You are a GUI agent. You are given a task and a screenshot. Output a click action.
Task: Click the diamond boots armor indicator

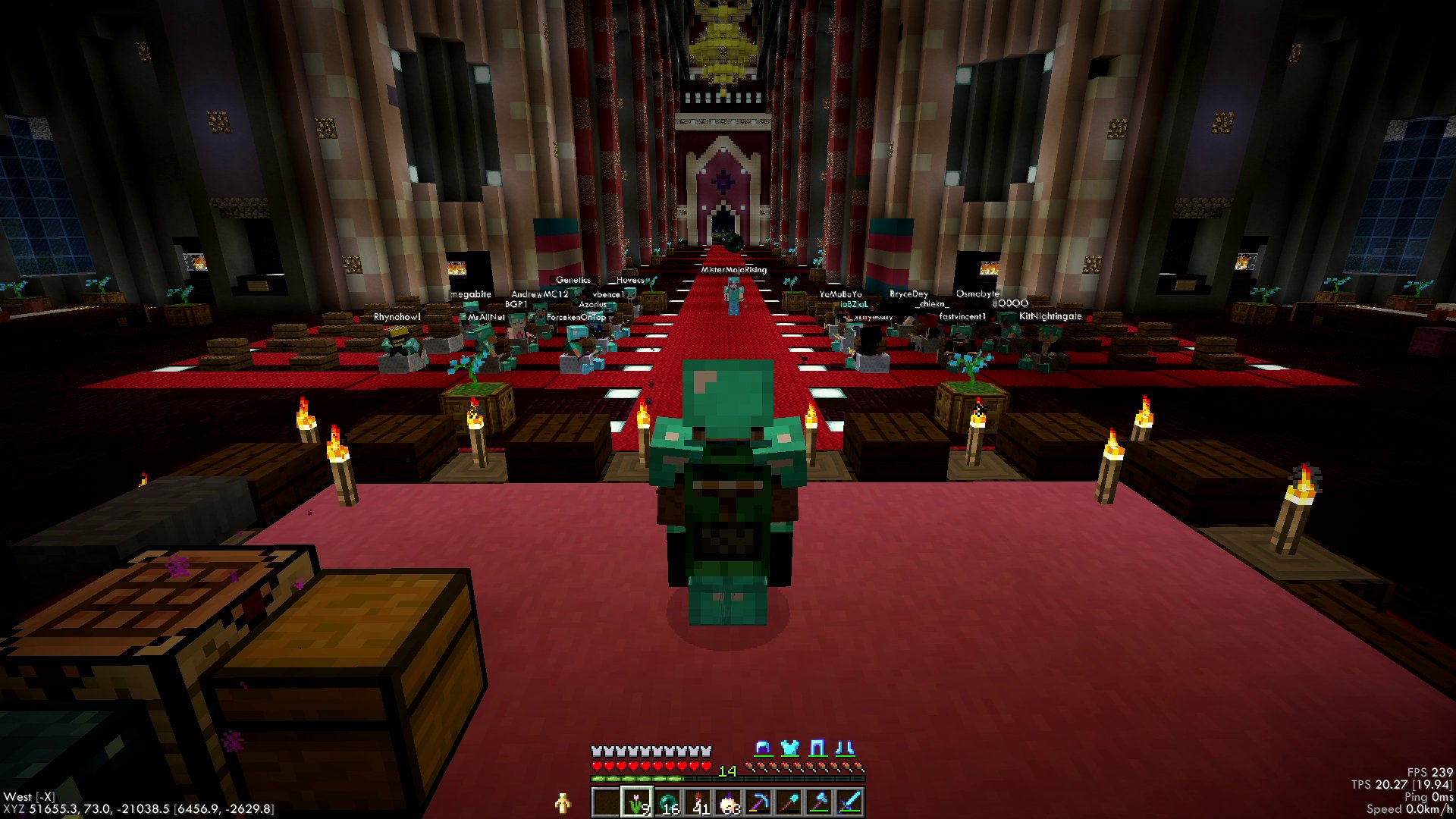point(845,748)
